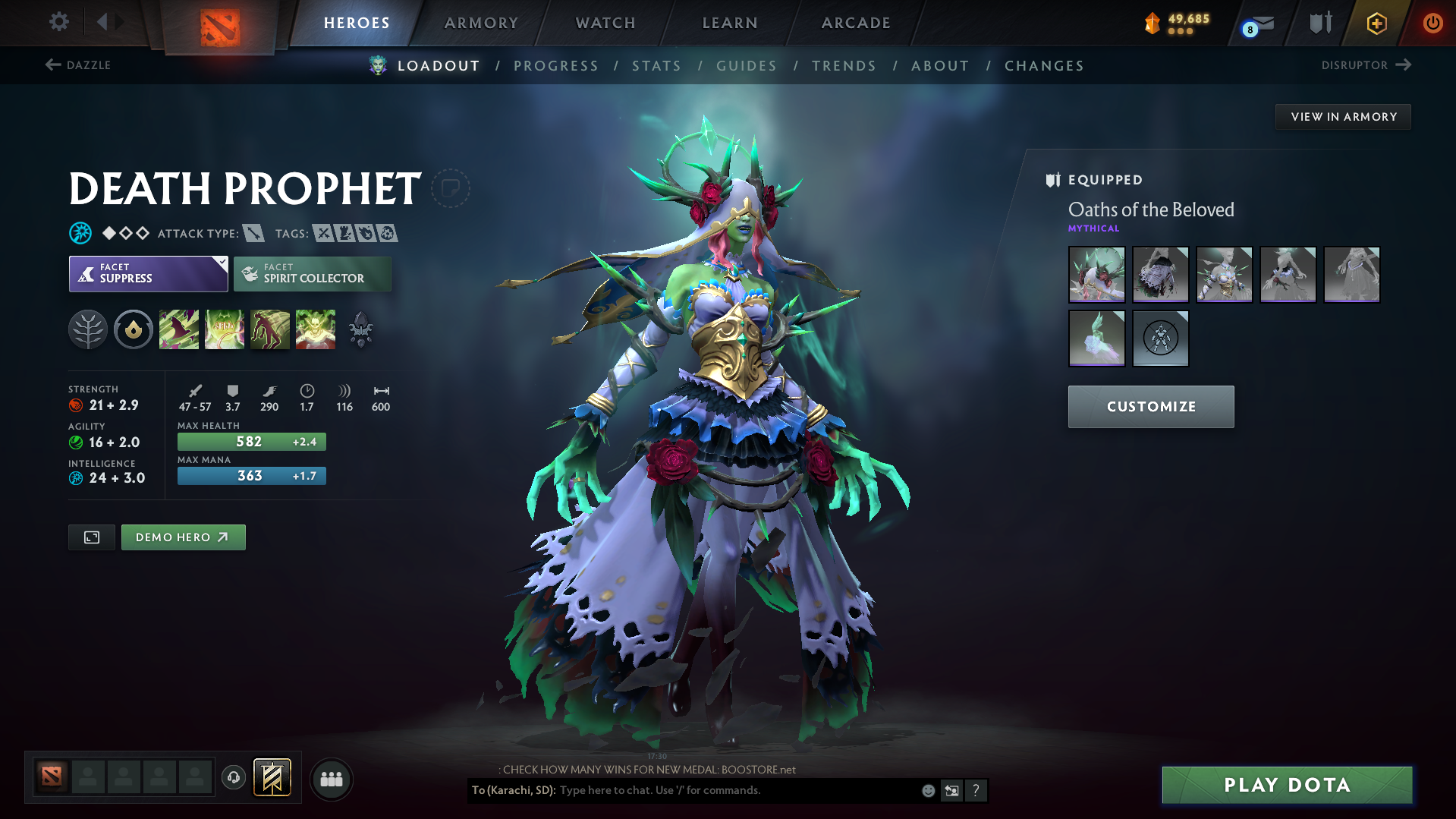Click the friends and teams icon
The width and height of the screenshot is (1456, 819).
point(332,779)
